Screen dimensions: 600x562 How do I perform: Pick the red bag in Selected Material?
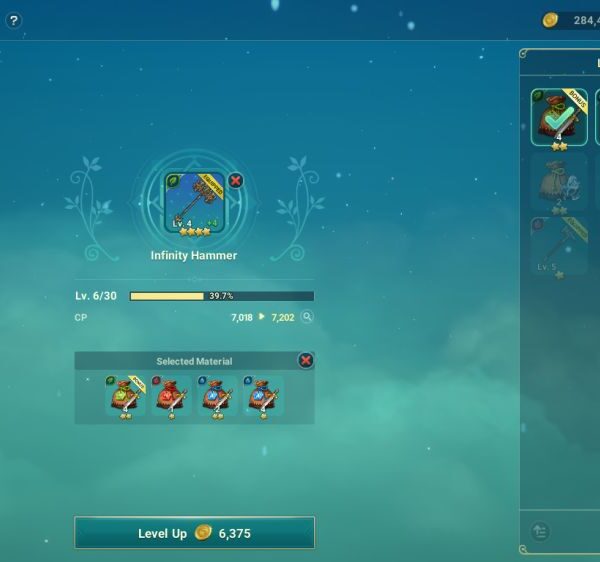tap(171, 396)
